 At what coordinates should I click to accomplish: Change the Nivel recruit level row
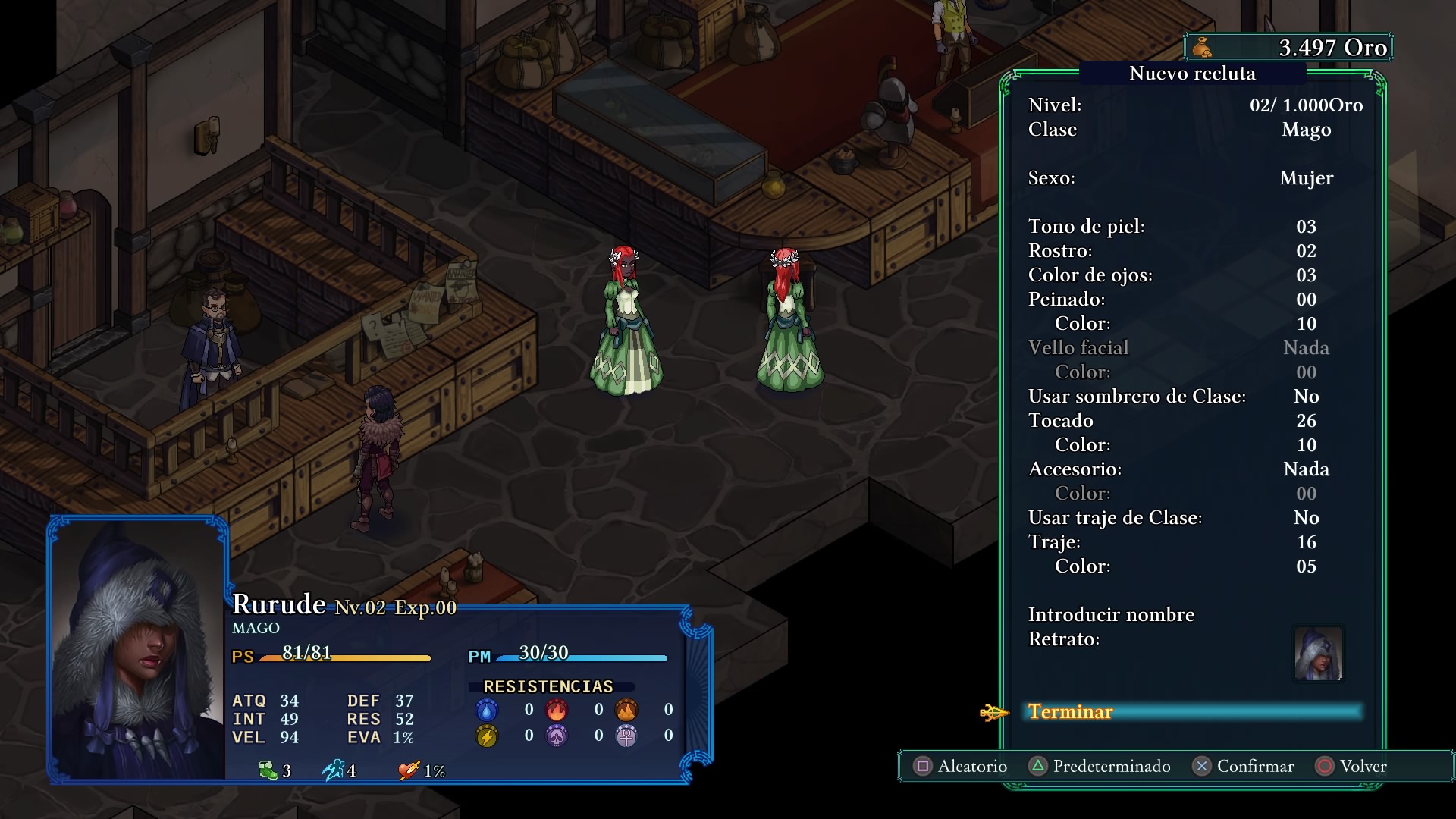click(x=1194, y=105)
